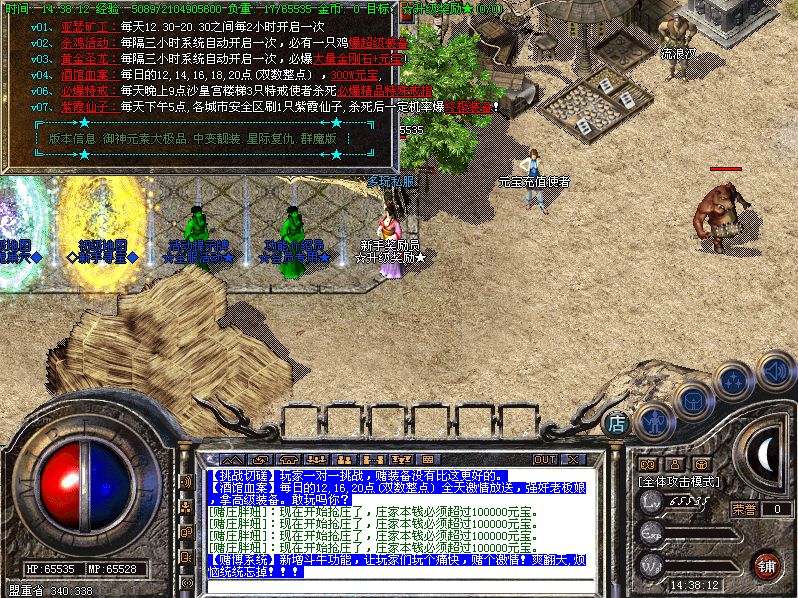798x598 pixels.
Task: Click the 荣誉 honor label
Action: click(743, 509)
